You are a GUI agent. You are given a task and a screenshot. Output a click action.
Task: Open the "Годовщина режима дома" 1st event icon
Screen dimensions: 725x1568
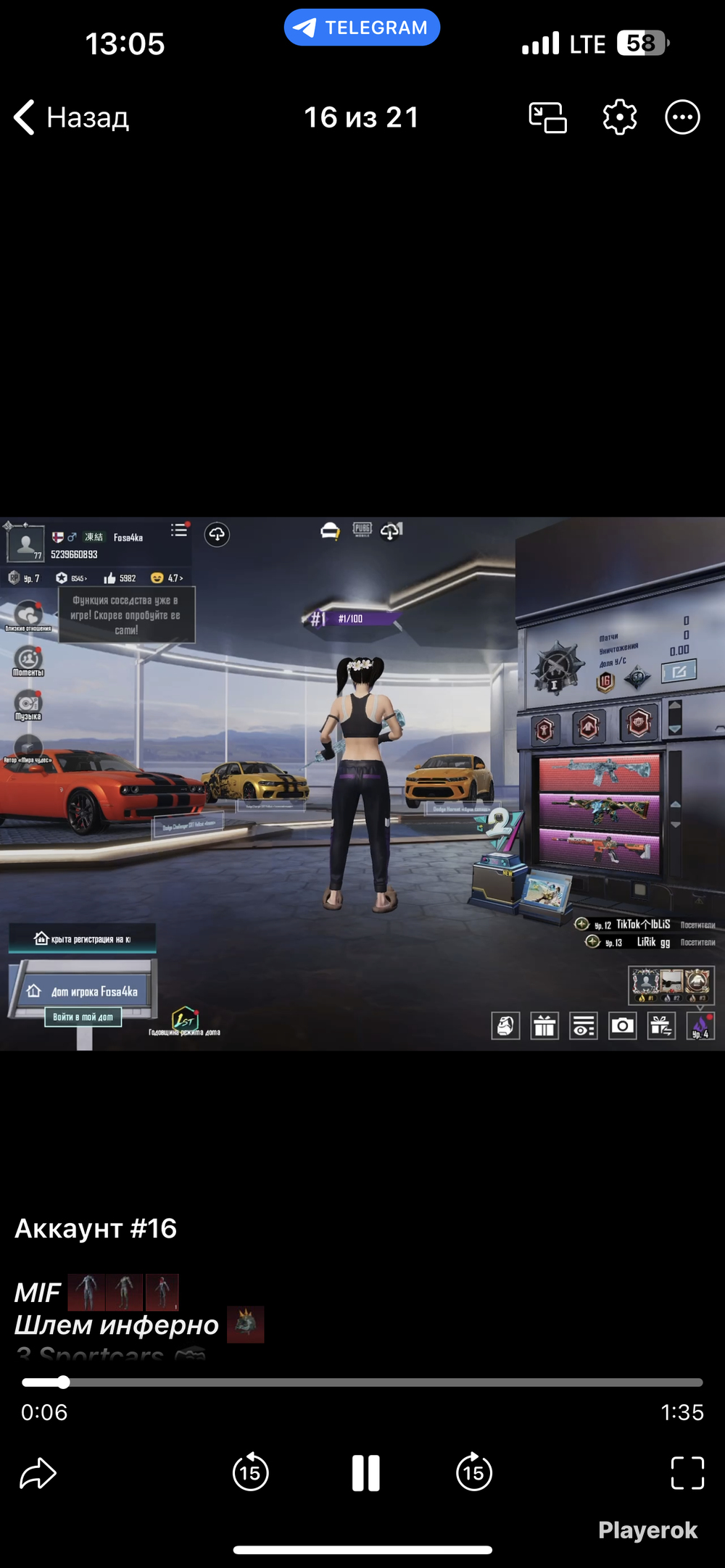[x=185, y=1019]
